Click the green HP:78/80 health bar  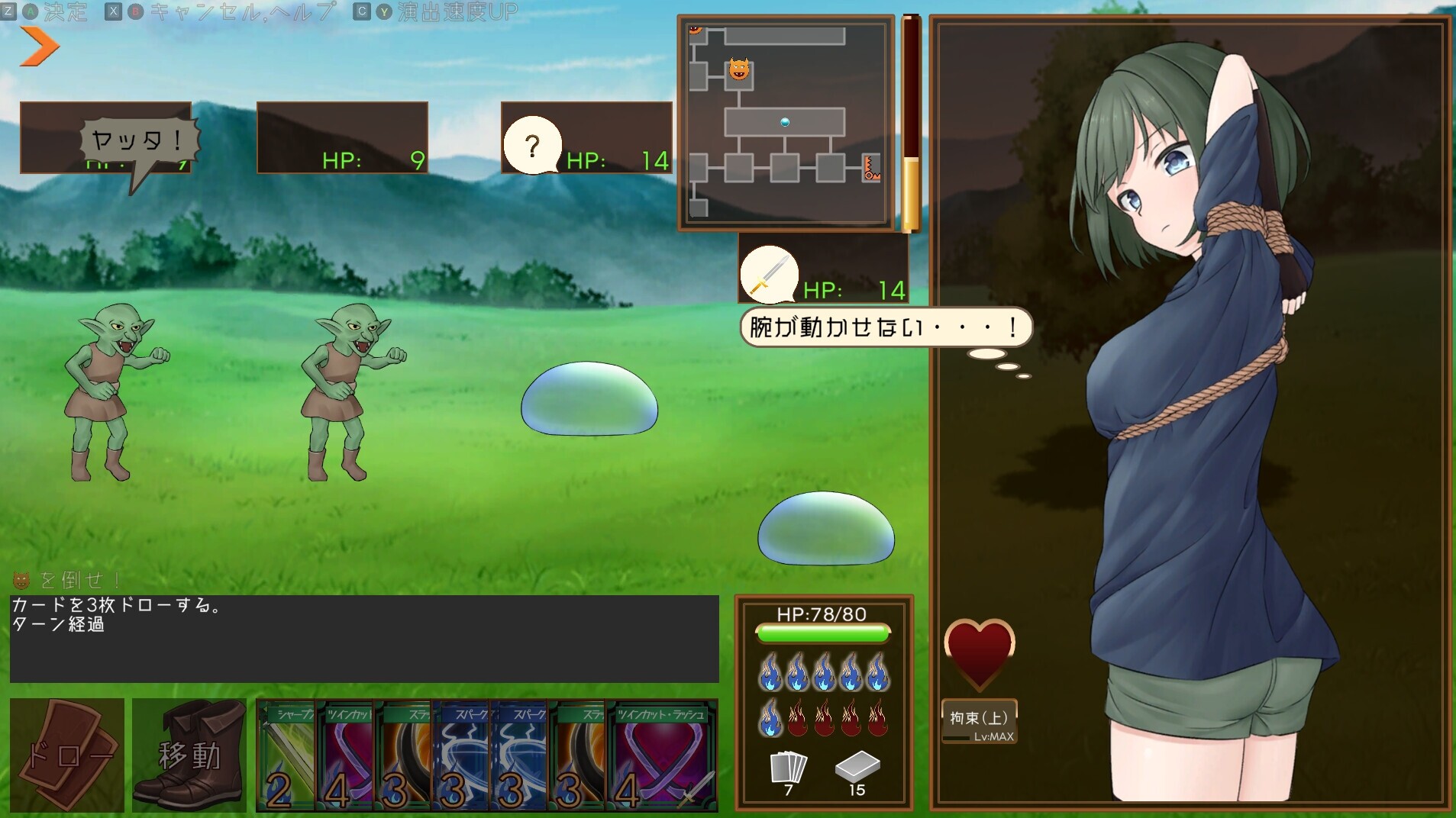[x=823, y=633]
